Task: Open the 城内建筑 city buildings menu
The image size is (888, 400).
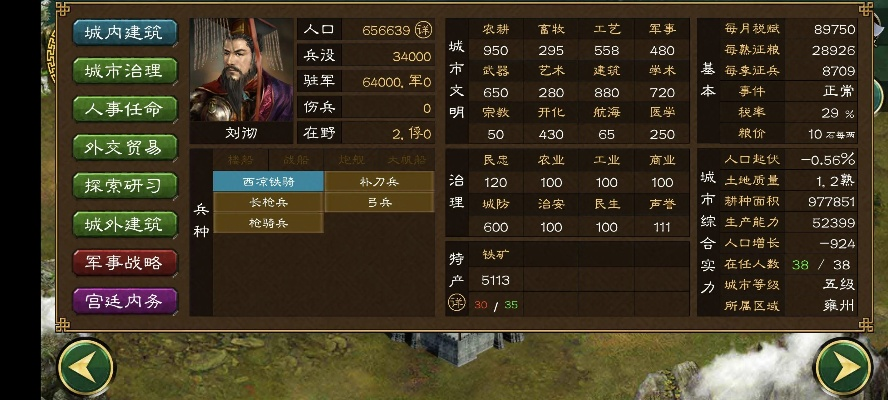Action: (x=125, y=32)
